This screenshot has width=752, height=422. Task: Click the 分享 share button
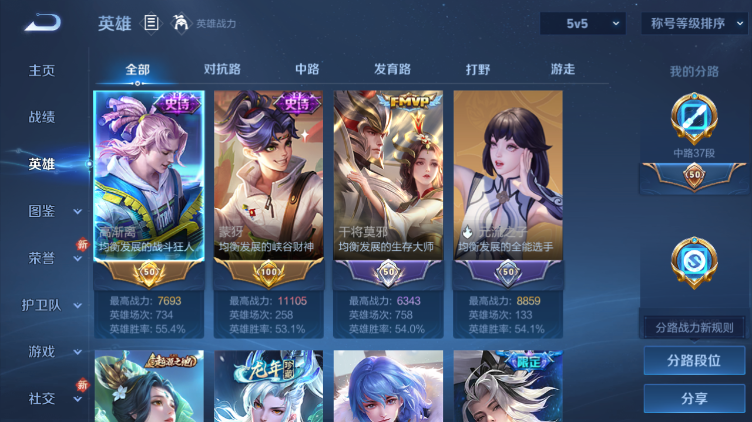(694, 398)
